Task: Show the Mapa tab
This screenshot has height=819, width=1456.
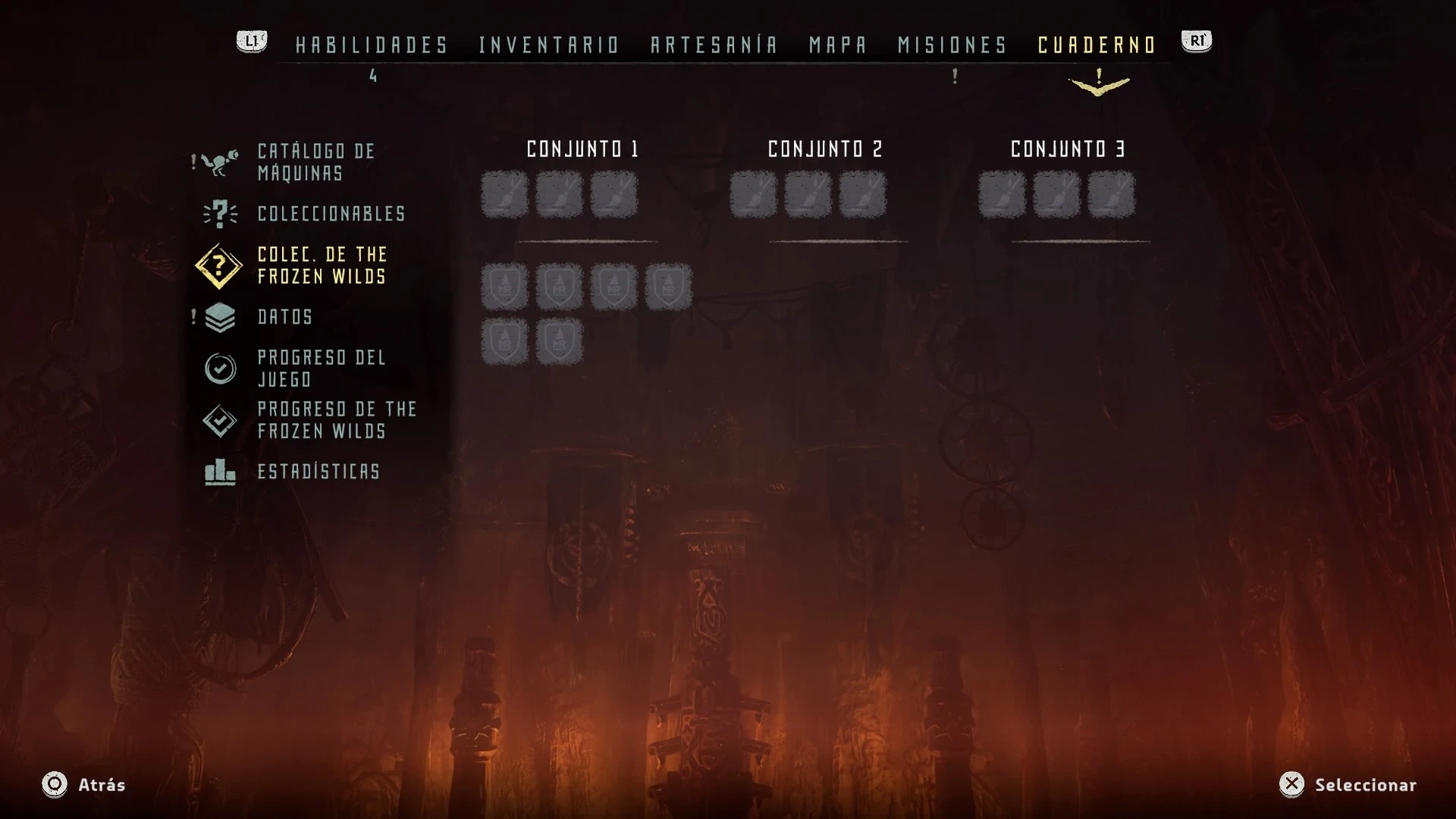Action: click(838, 45)
